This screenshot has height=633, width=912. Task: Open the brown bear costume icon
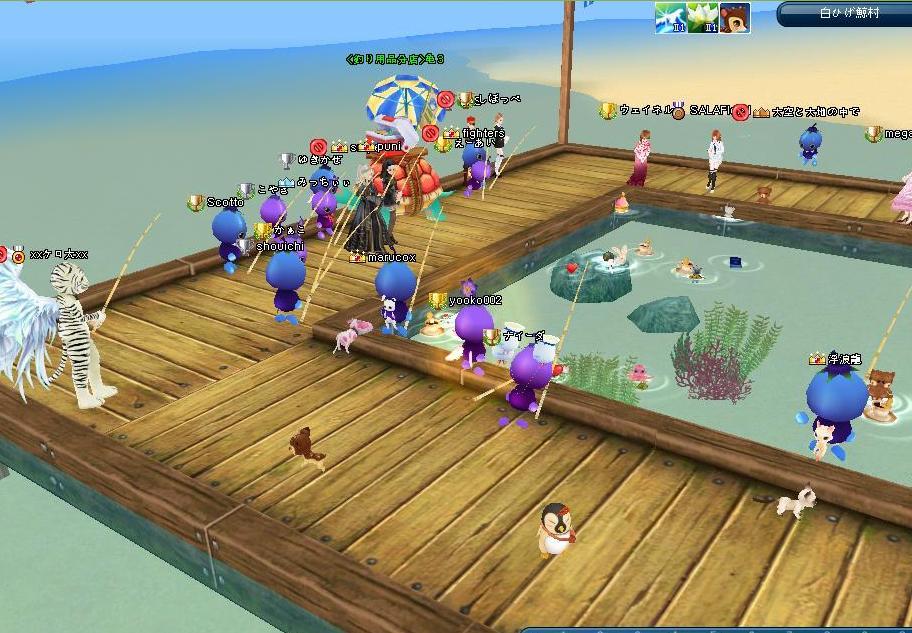coord(734,17)
